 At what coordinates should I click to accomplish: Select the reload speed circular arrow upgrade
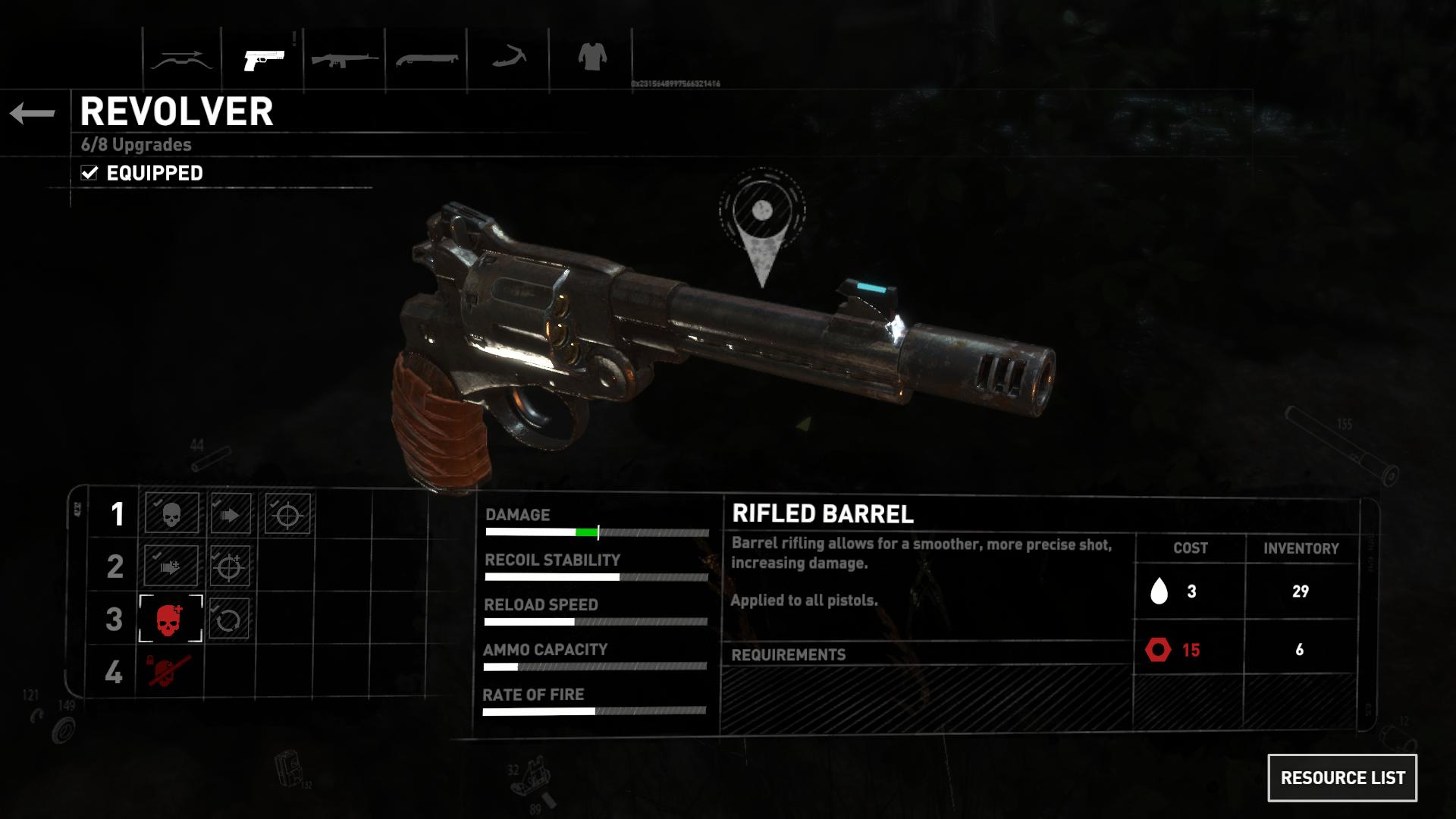pos(229,620)
